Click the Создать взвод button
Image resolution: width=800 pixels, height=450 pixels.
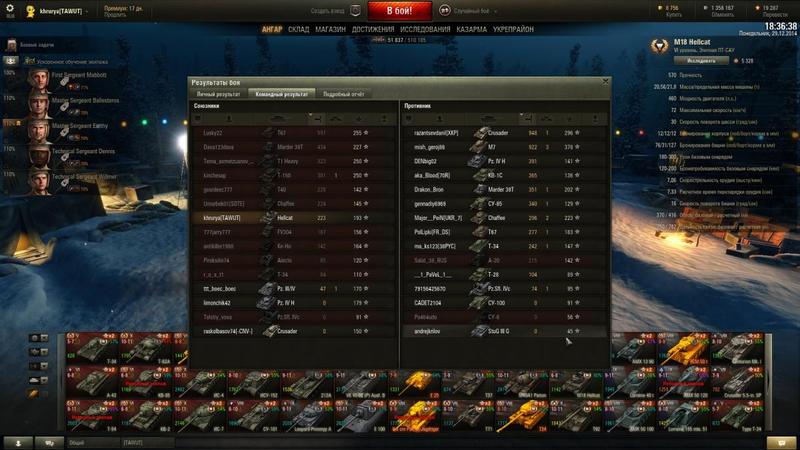[x=326, y=10]
